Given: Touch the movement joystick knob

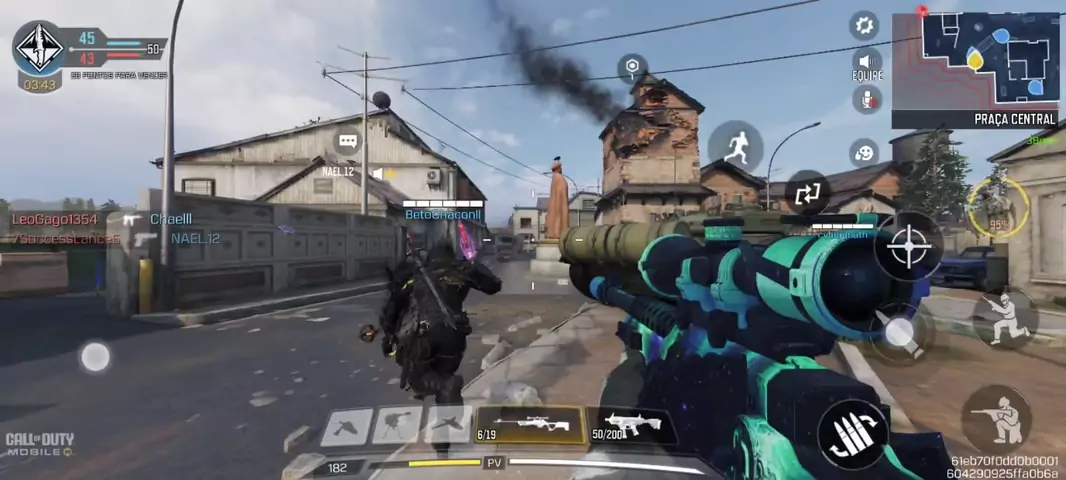Looking at the screenshot, I should [x=95, y=357].
